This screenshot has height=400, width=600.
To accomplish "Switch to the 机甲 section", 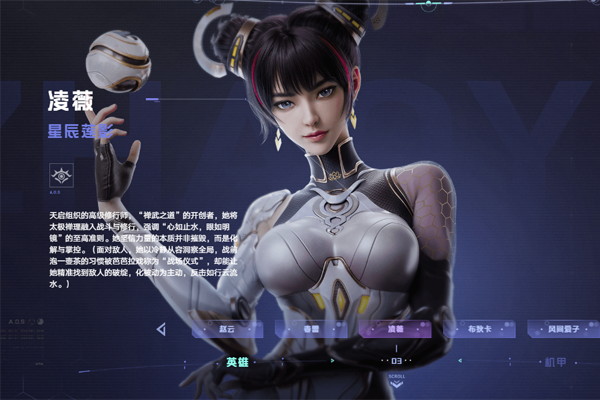I will click(555, 361).
